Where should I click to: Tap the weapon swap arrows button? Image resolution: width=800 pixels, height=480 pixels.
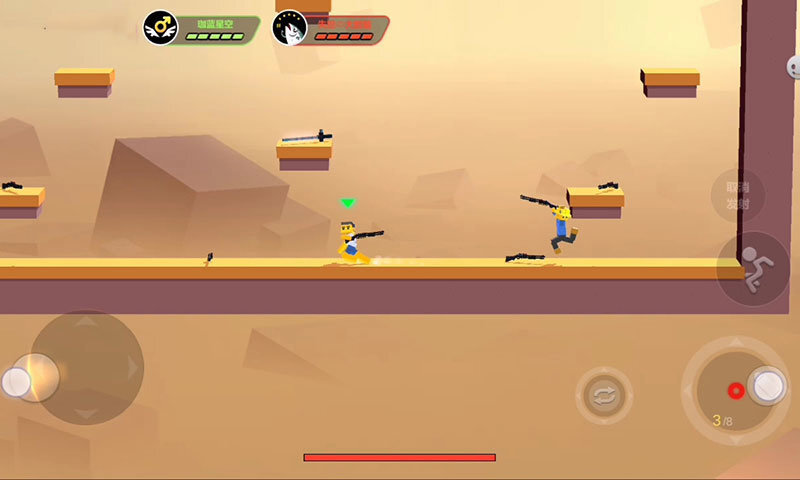(x=604, y=396)
